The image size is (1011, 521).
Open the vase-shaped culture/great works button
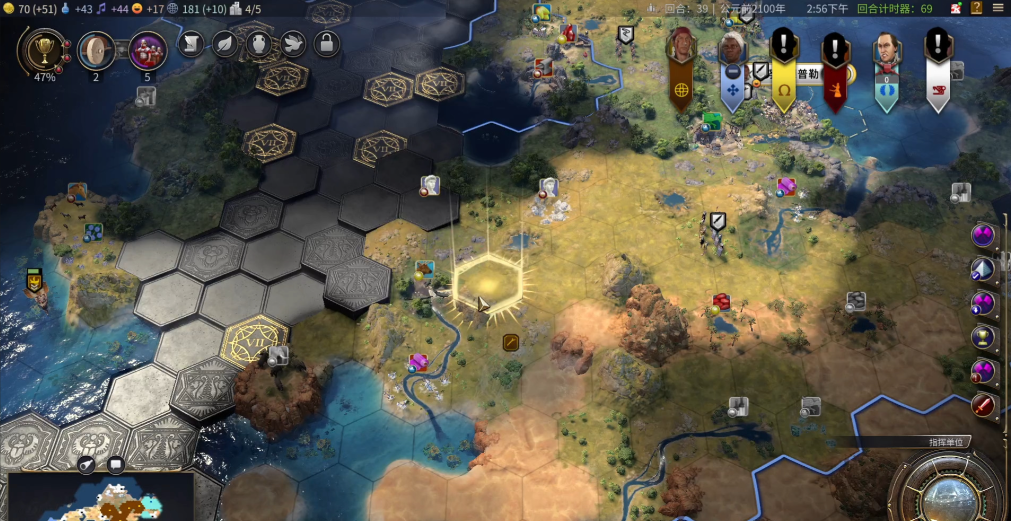tap(259, 44)
